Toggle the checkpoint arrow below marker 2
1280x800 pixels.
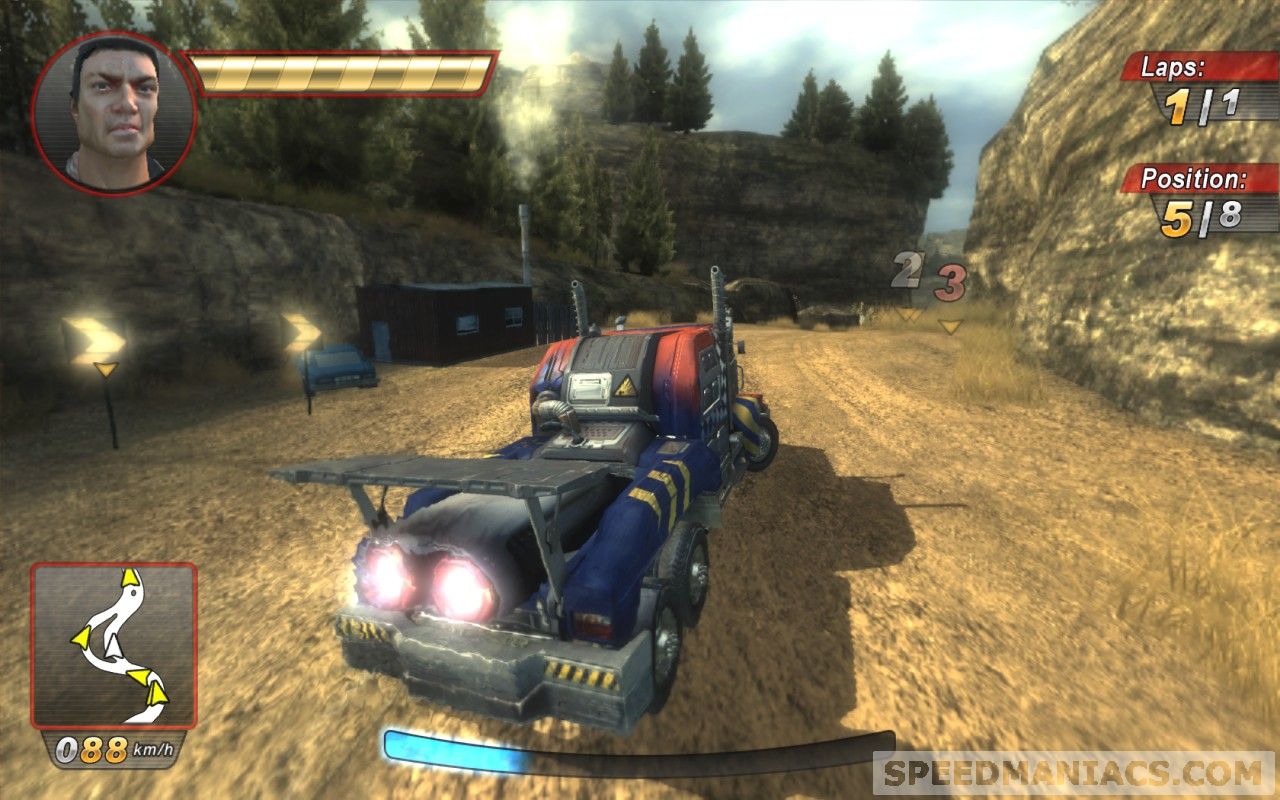point(909,312)
